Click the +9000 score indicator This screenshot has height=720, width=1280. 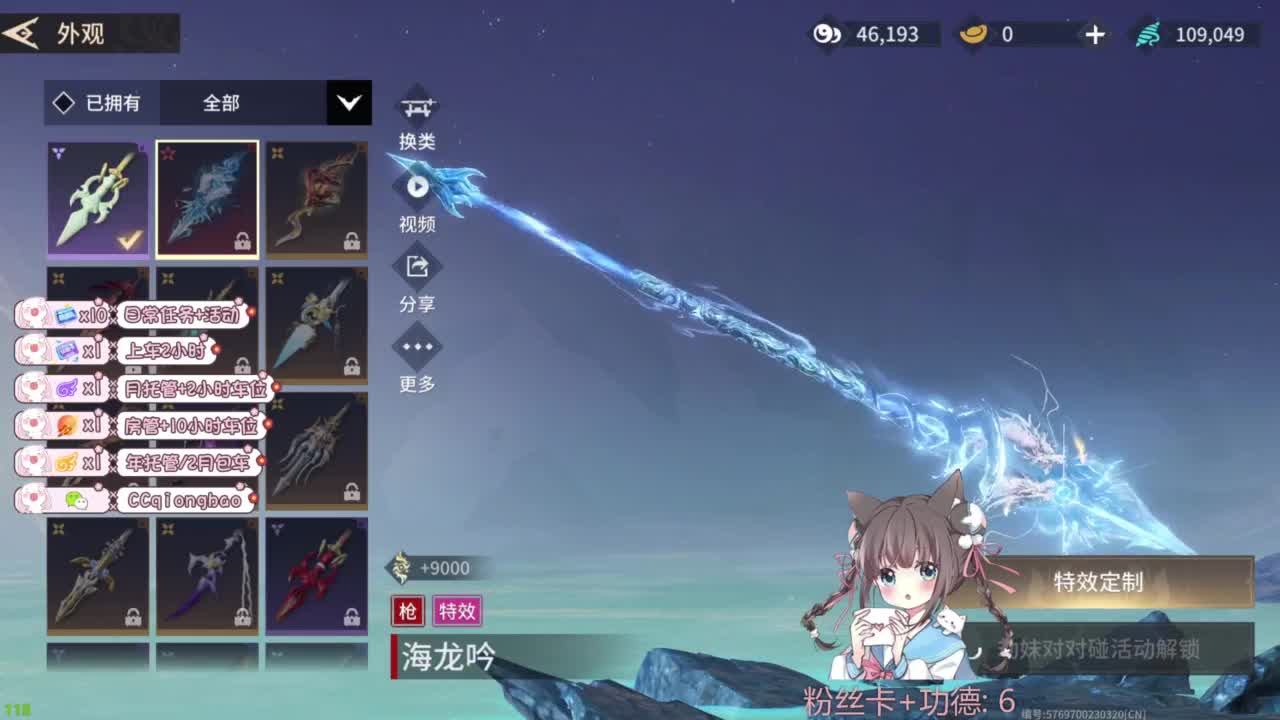(x=428, y=567)
